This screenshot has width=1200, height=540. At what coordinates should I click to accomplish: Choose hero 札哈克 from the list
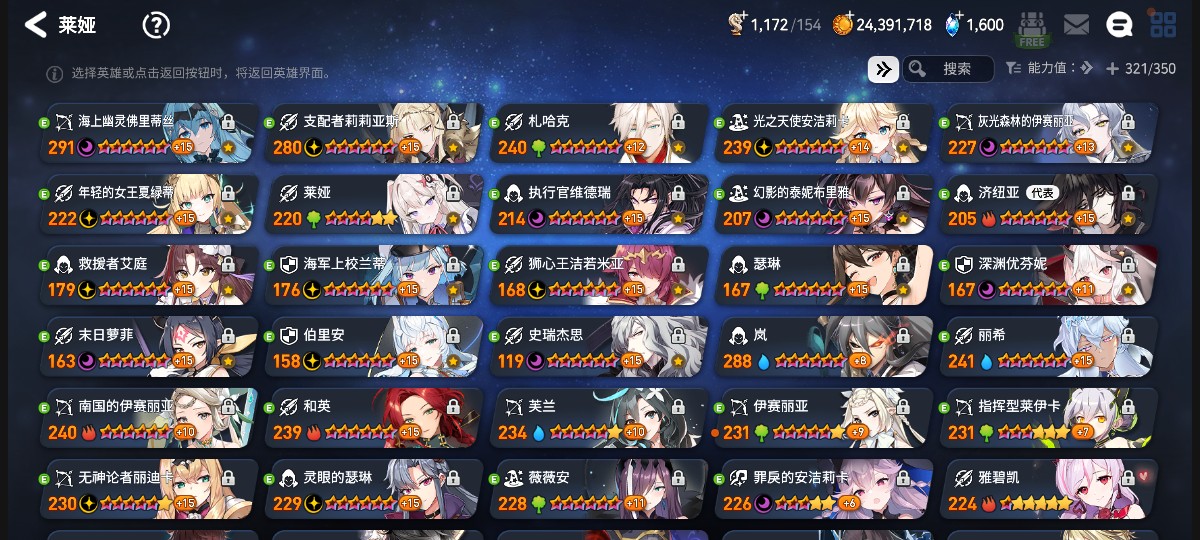pos(600,134)
